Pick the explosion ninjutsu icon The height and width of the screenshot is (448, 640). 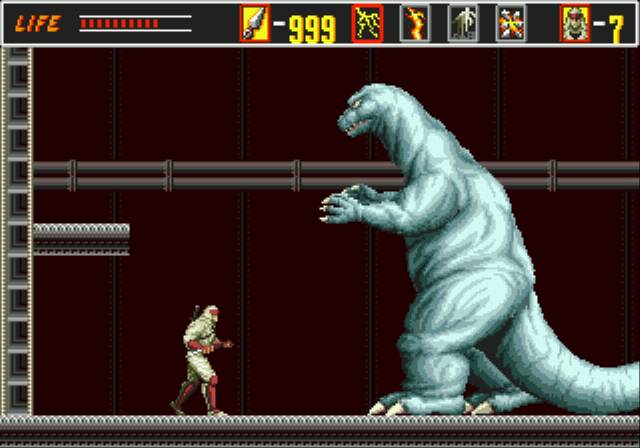point(511,23)
